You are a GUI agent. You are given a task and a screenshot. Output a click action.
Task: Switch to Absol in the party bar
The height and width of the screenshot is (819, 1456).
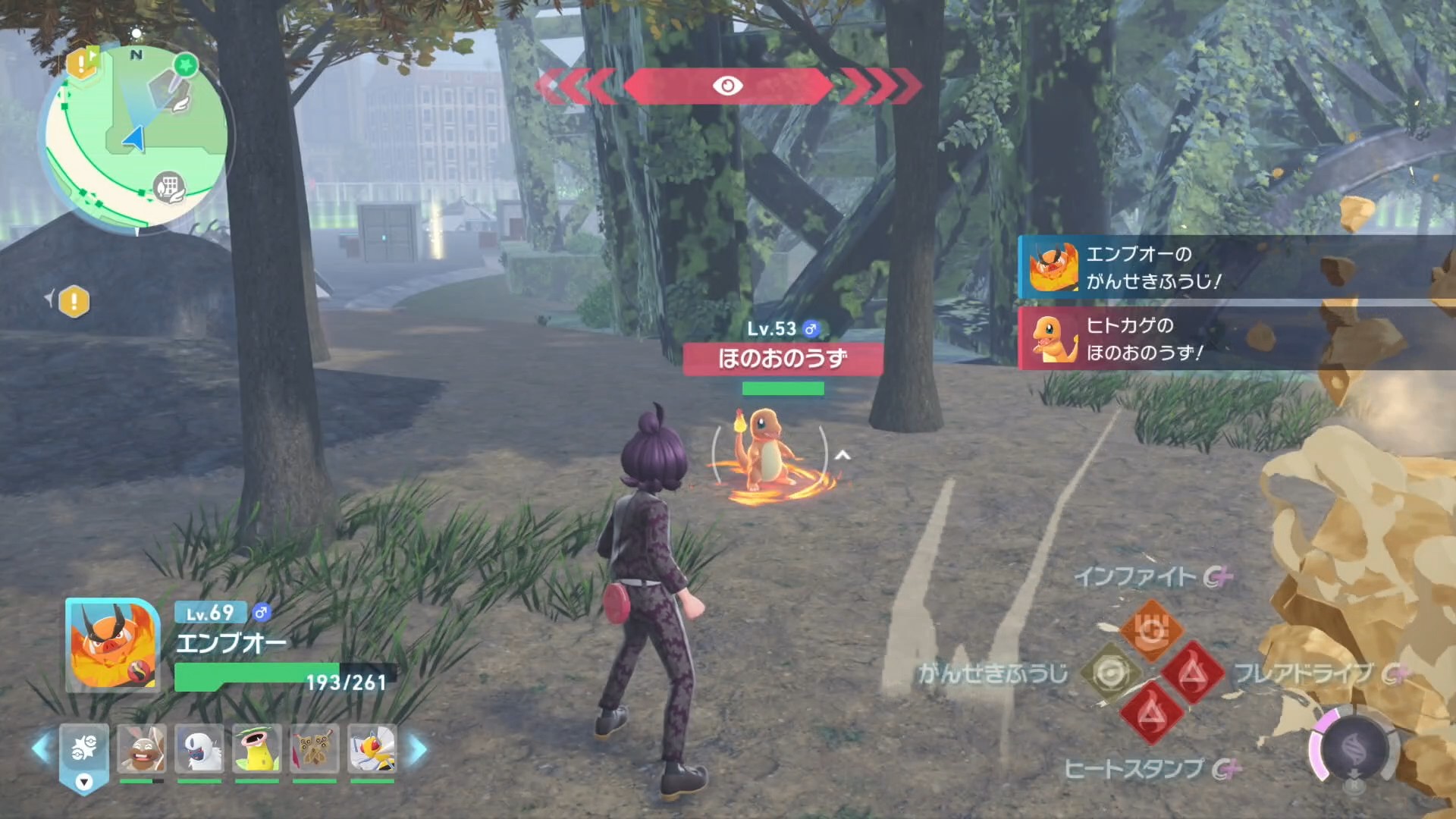pyautogui.click(x=199, y=750)
